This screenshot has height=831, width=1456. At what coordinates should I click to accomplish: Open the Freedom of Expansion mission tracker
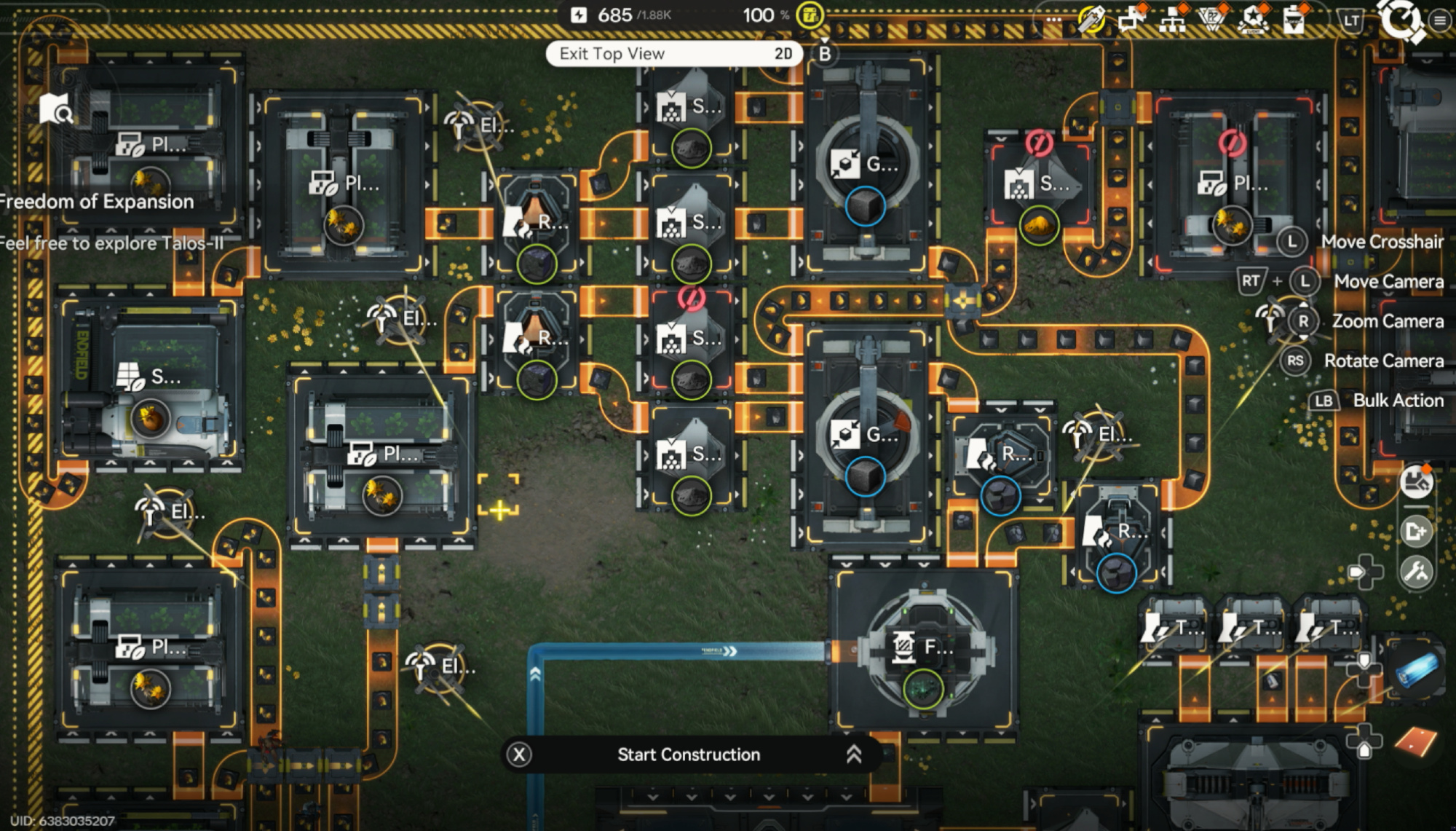[98, 202]
